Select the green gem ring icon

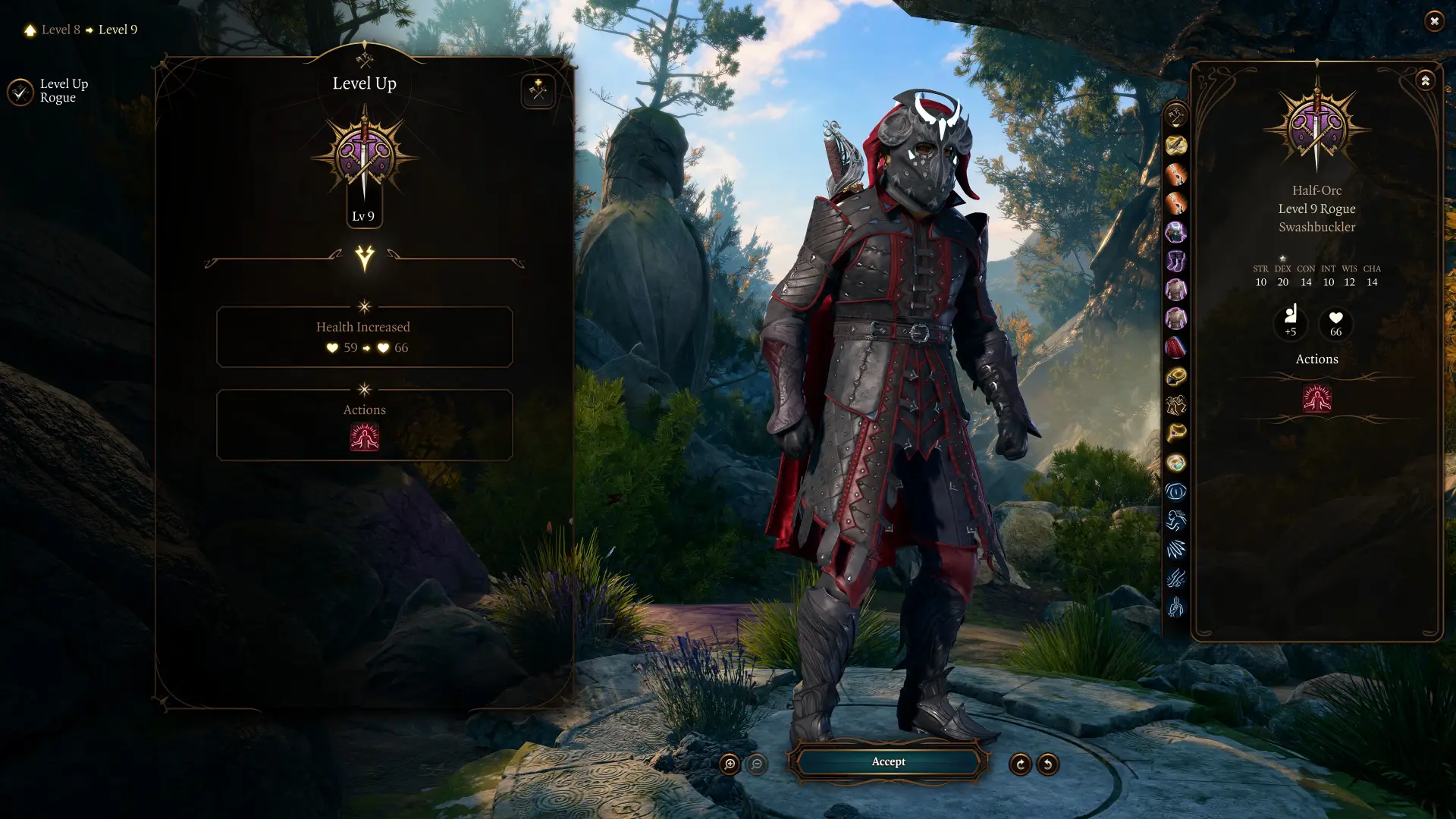pos(1175,463)
